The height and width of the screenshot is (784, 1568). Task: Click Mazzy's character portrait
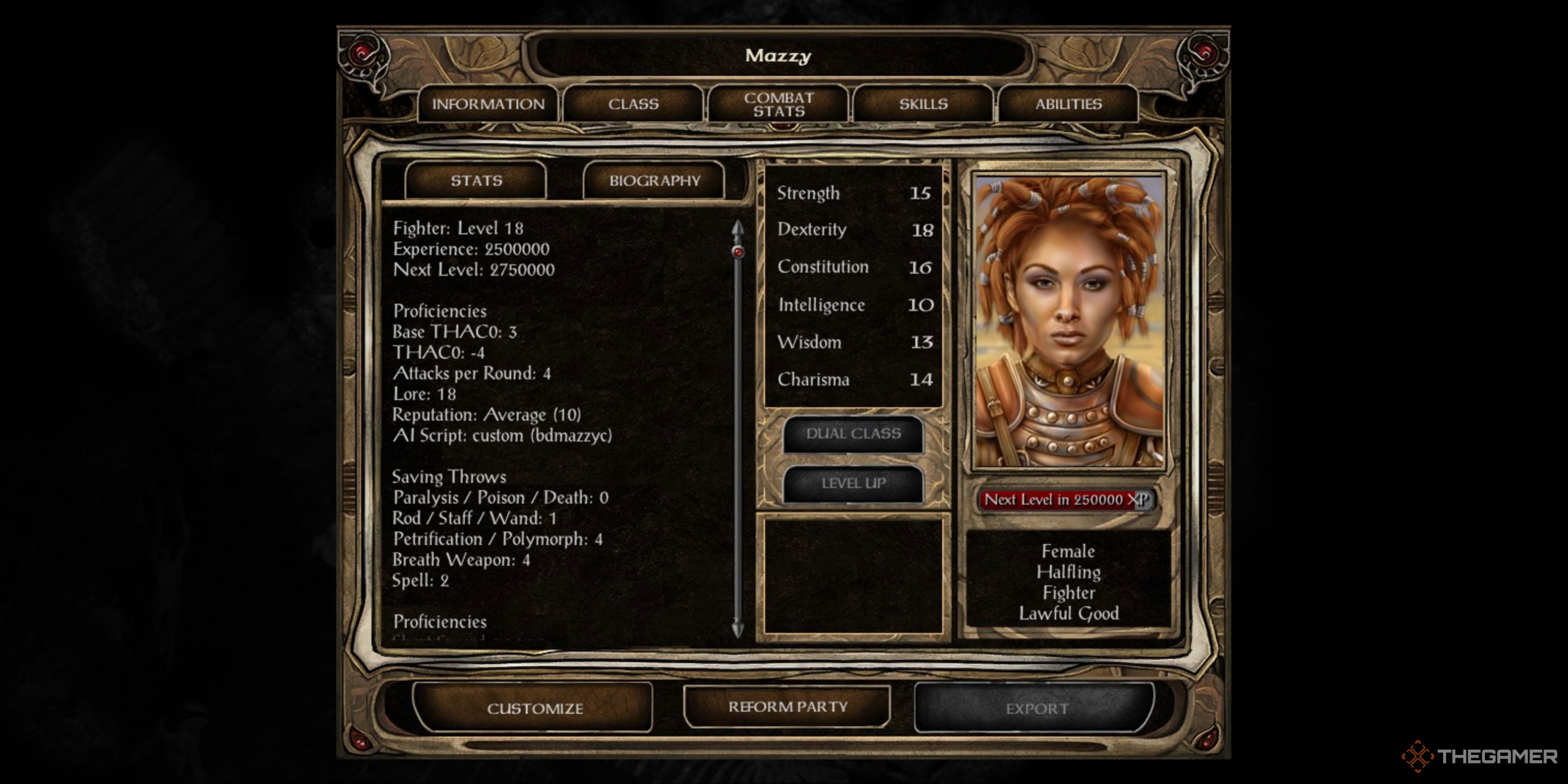[1069, 321]
